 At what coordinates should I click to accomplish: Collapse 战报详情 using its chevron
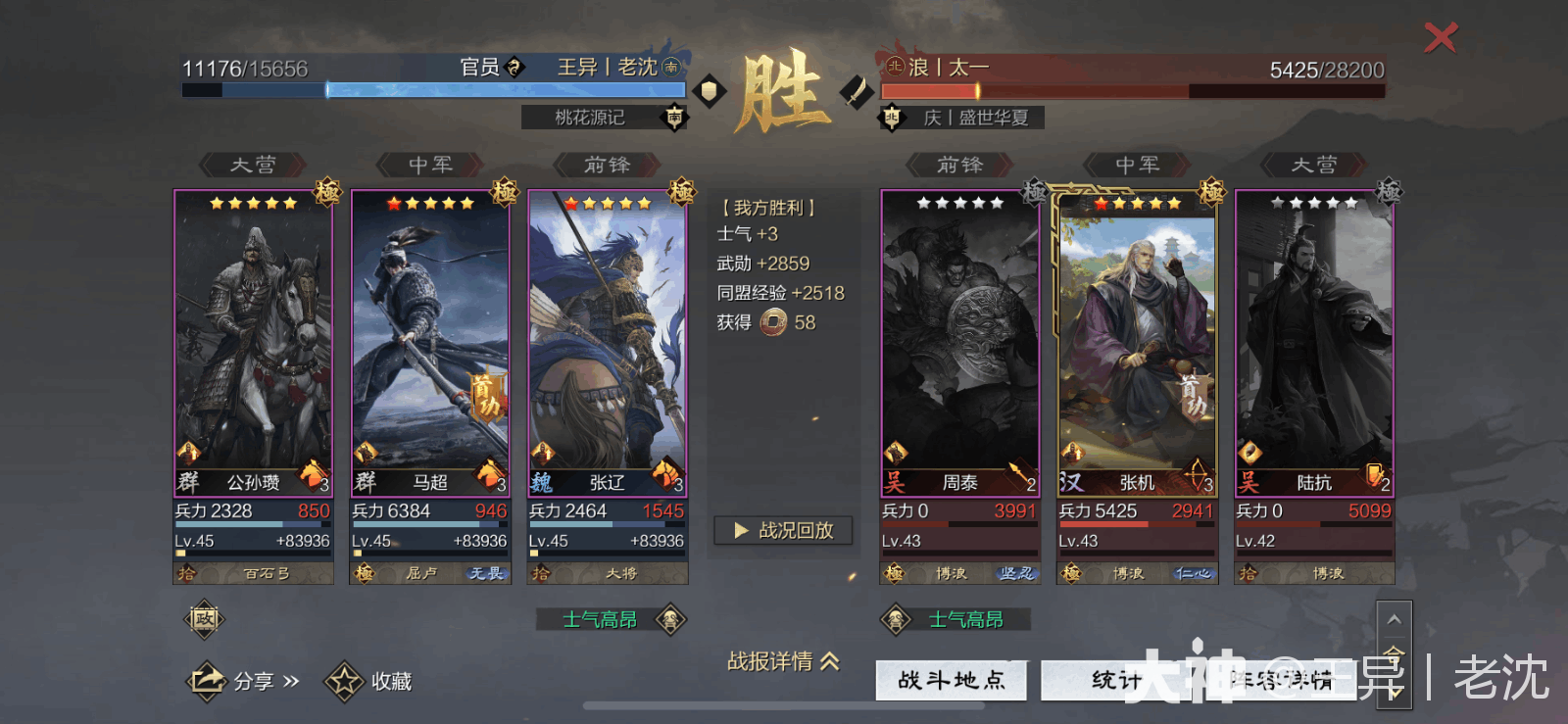coord(829,662)
